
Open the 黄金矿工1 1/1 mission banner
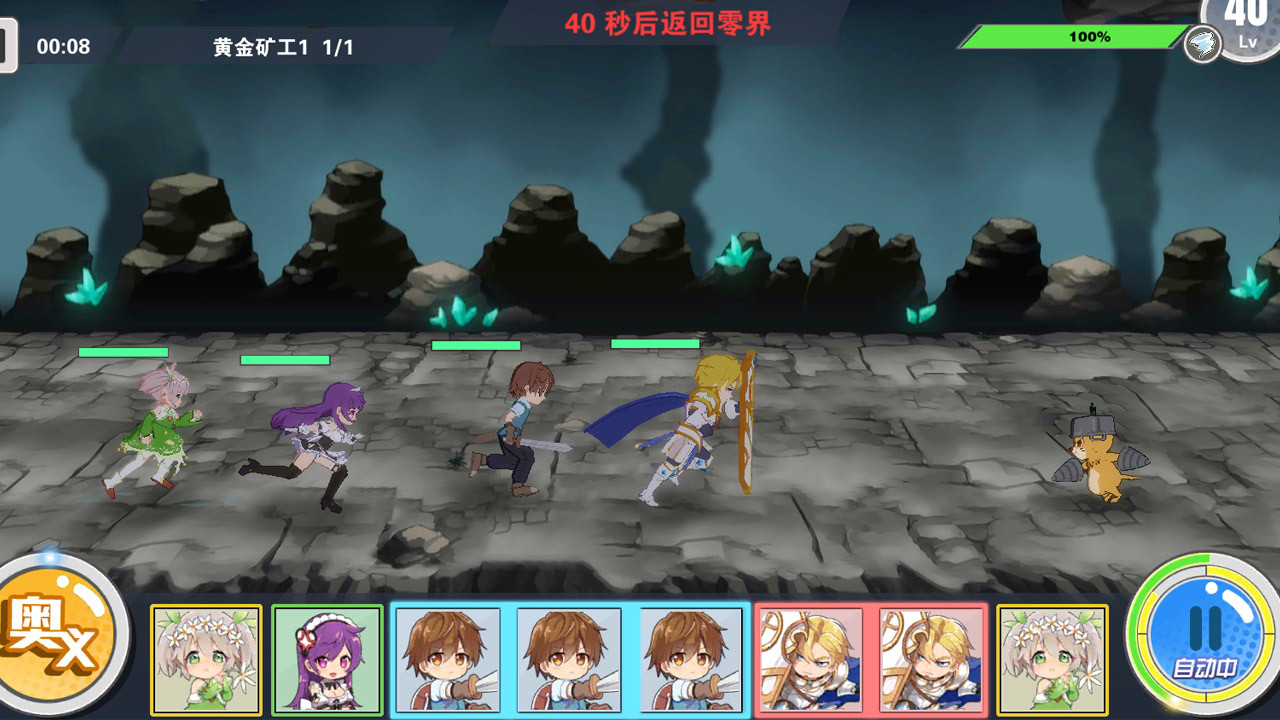click(x=283, y=44)
